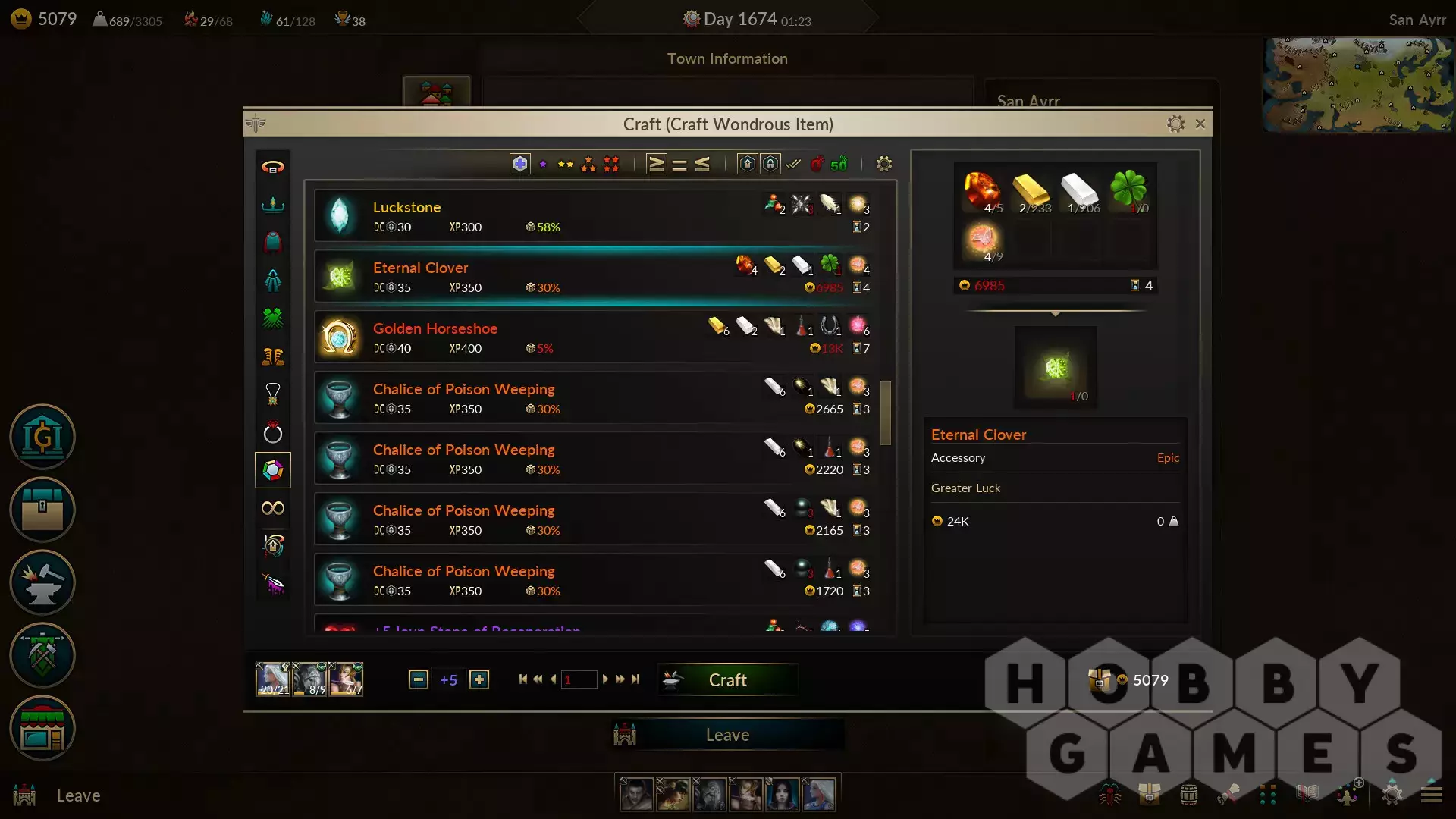The image size is (1456, 819).
Task: Open the market stall shop
Action: tap(42, 729)
